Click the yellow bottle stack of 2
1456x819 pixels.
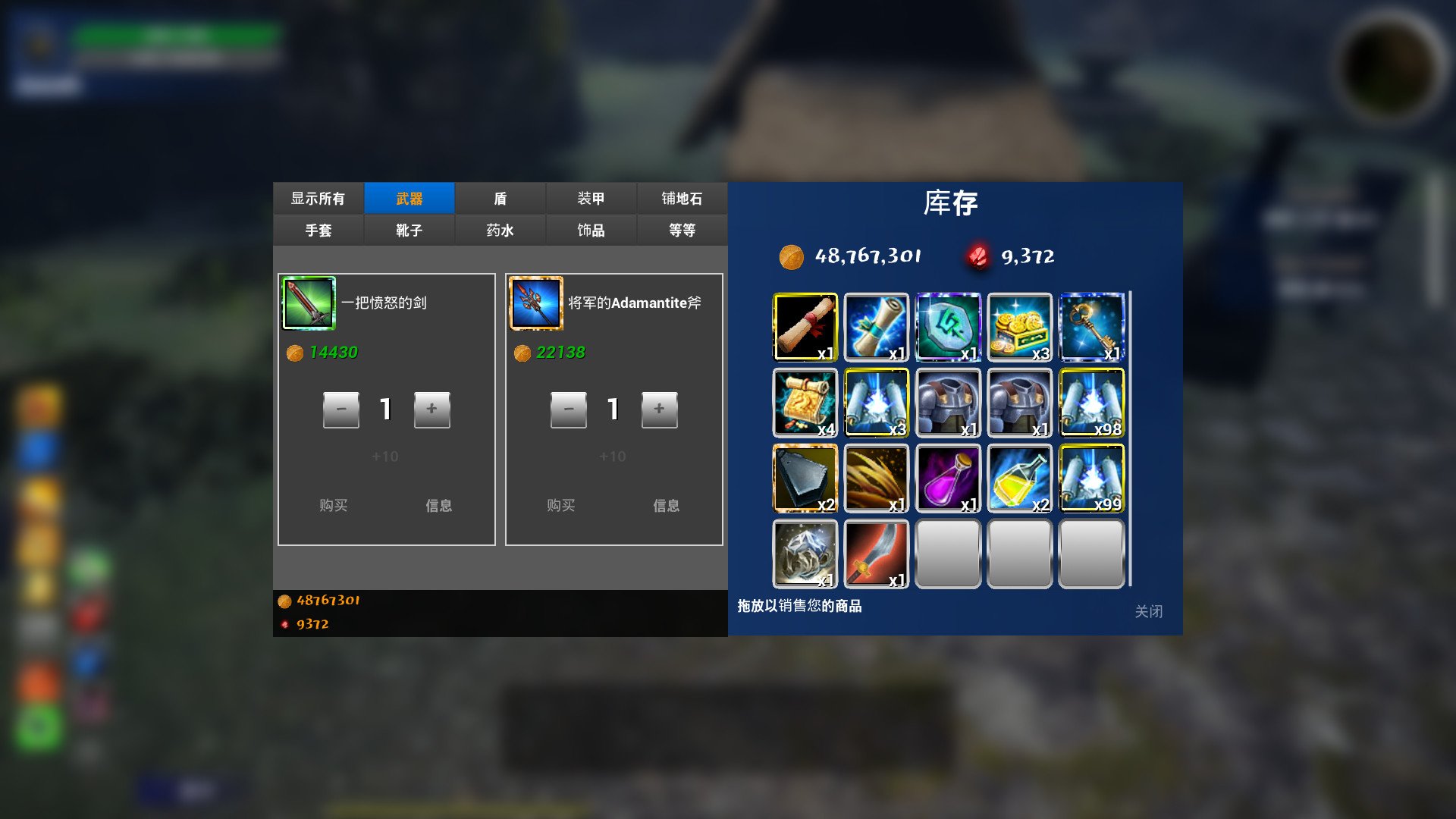coord(1020,478)
